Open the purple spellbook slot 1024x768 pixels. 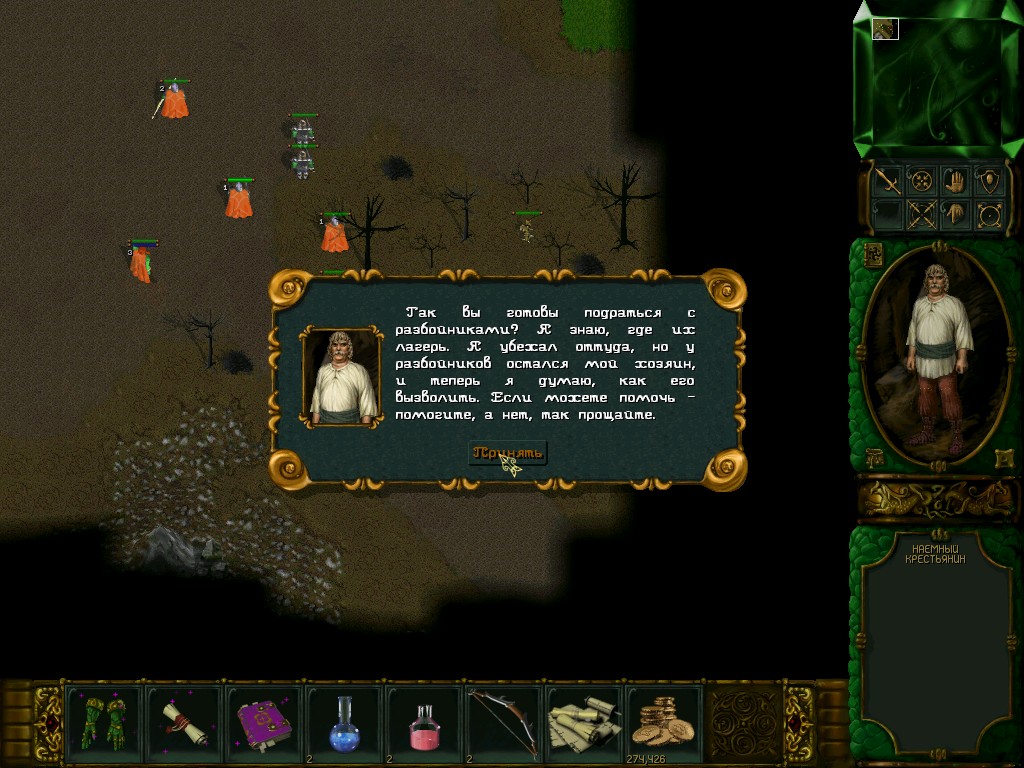click(x=263, y=722)
